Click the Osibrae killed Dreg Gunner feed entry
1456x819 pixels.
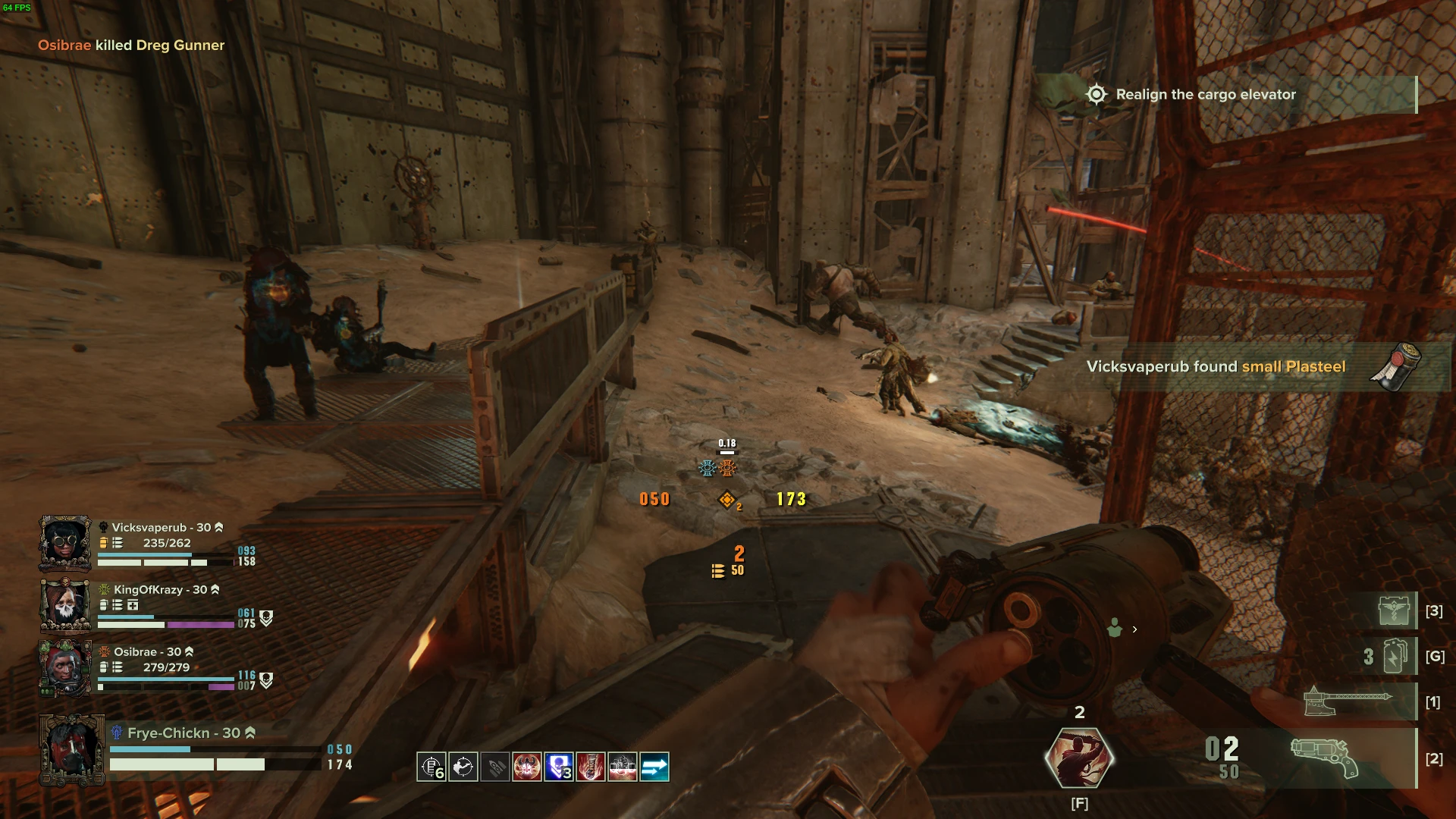(x=131, y=45)
